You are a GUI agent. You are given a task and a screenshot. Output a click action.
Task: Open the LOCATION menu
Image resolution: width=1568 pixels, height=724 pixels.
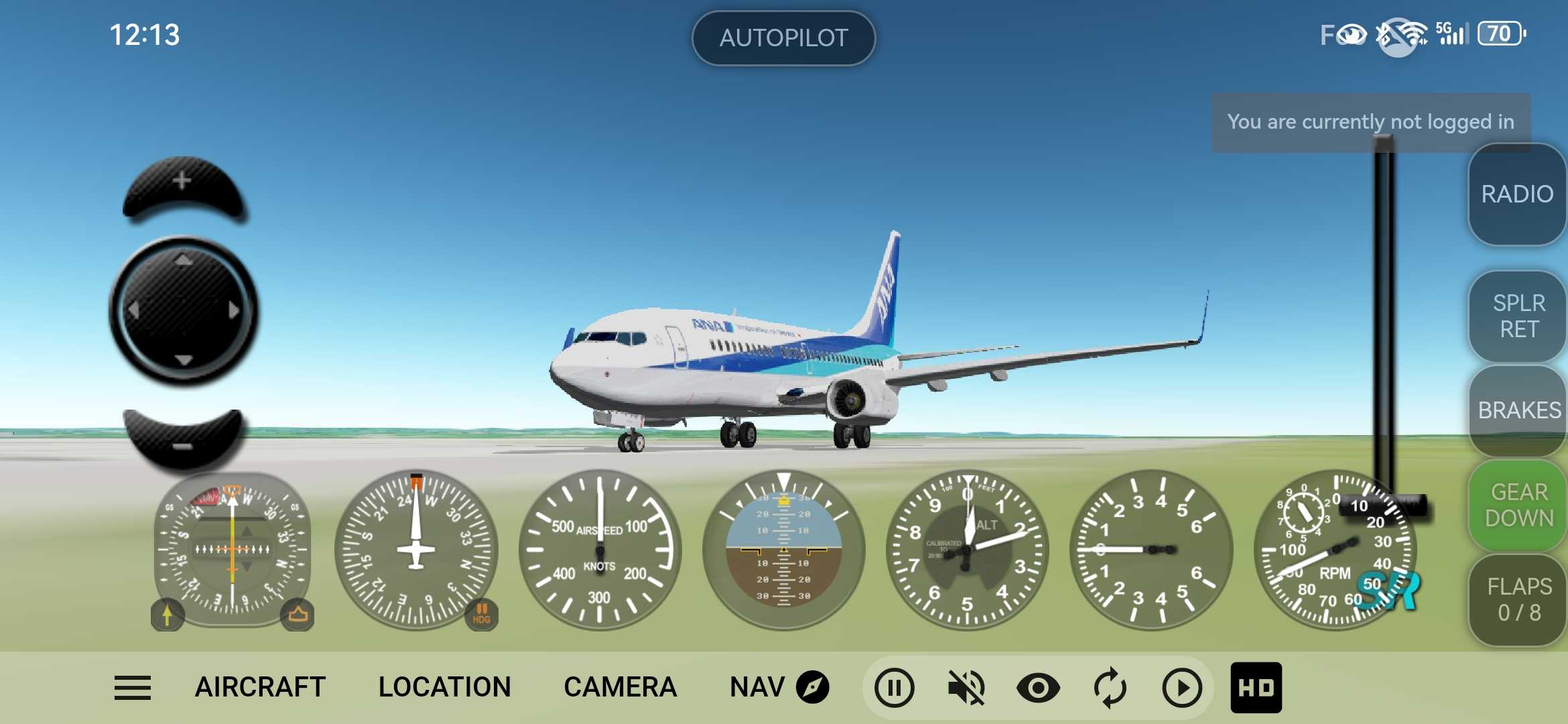coord(444,688)
